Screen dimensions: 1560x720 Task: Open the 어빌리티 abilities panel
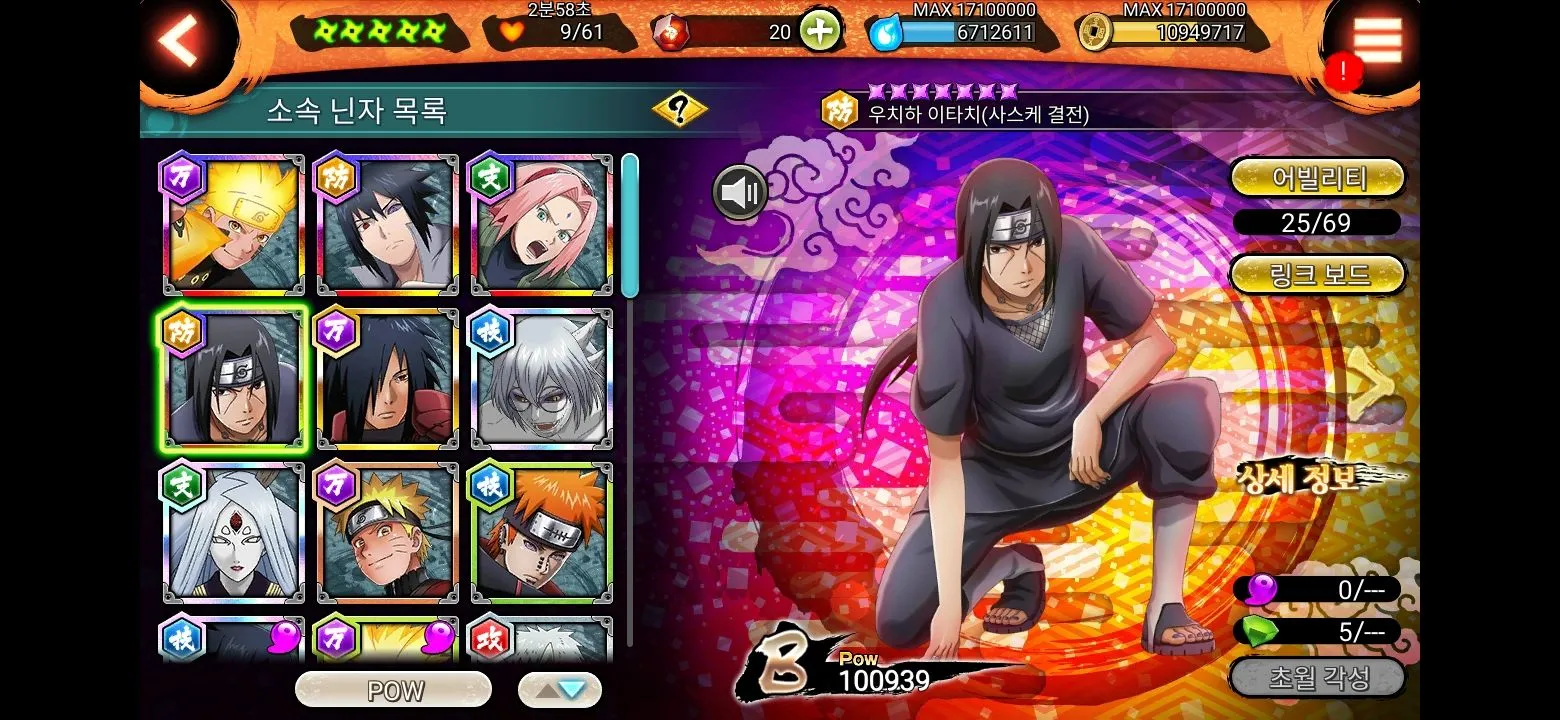(1317, 179)
